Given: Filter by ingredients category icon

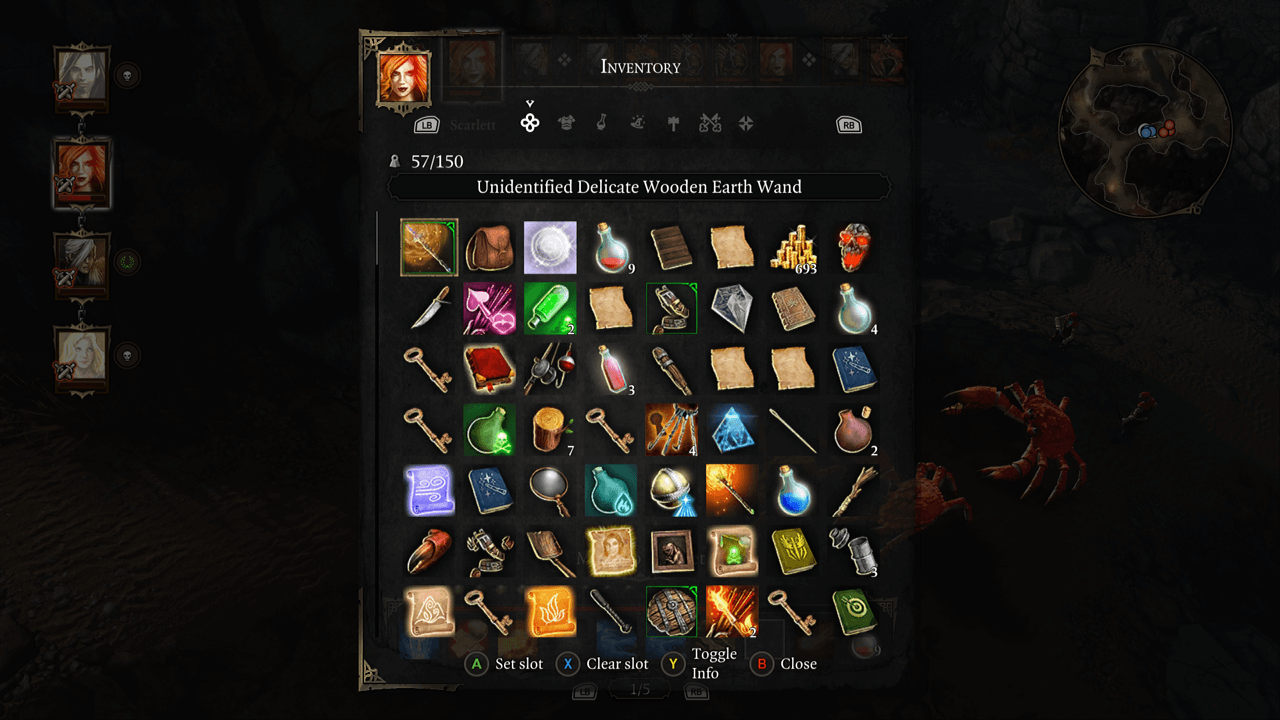Looking at the screenshot, I should [639, 123].
